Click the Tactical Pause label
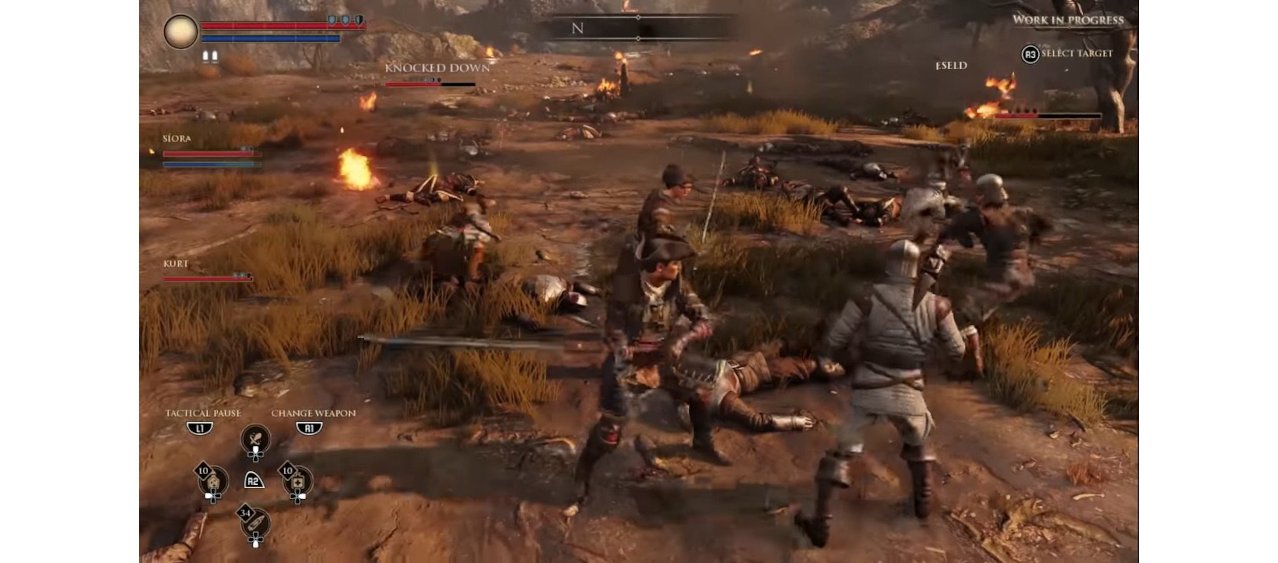1278x563 pixels. pyautogui.click(x=201, y=413)
